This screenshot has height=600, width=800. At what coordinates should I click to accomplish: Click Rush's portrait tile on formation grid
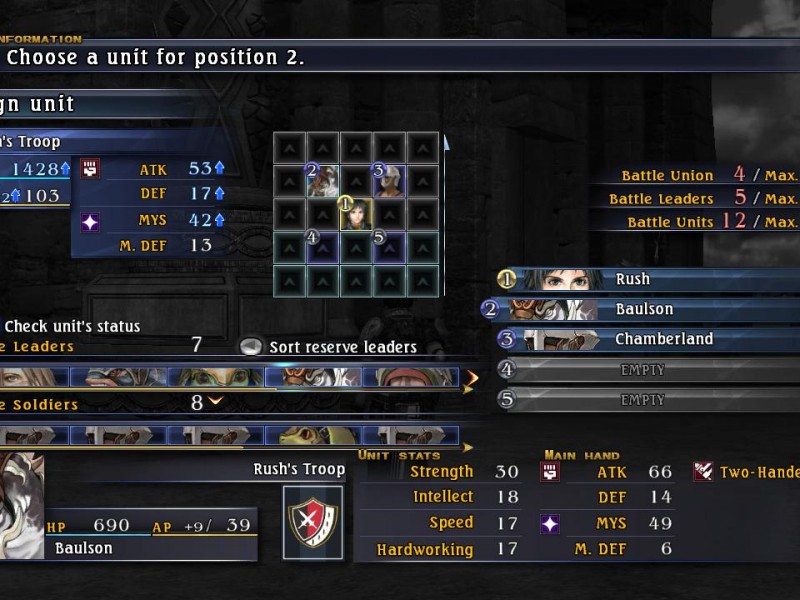[x=356, y=213]
